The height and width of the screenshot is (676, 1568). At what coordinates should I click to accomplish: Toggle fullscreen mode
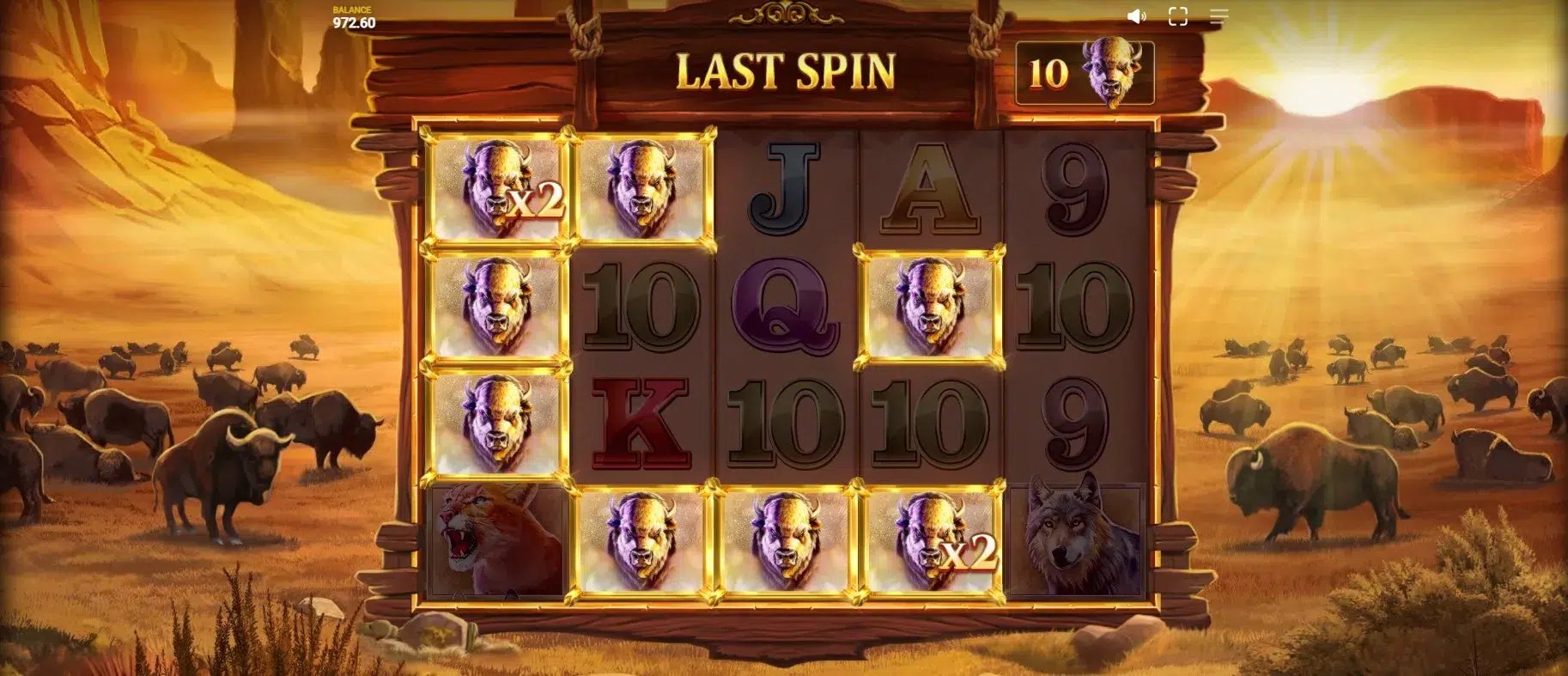point(1177,16)
